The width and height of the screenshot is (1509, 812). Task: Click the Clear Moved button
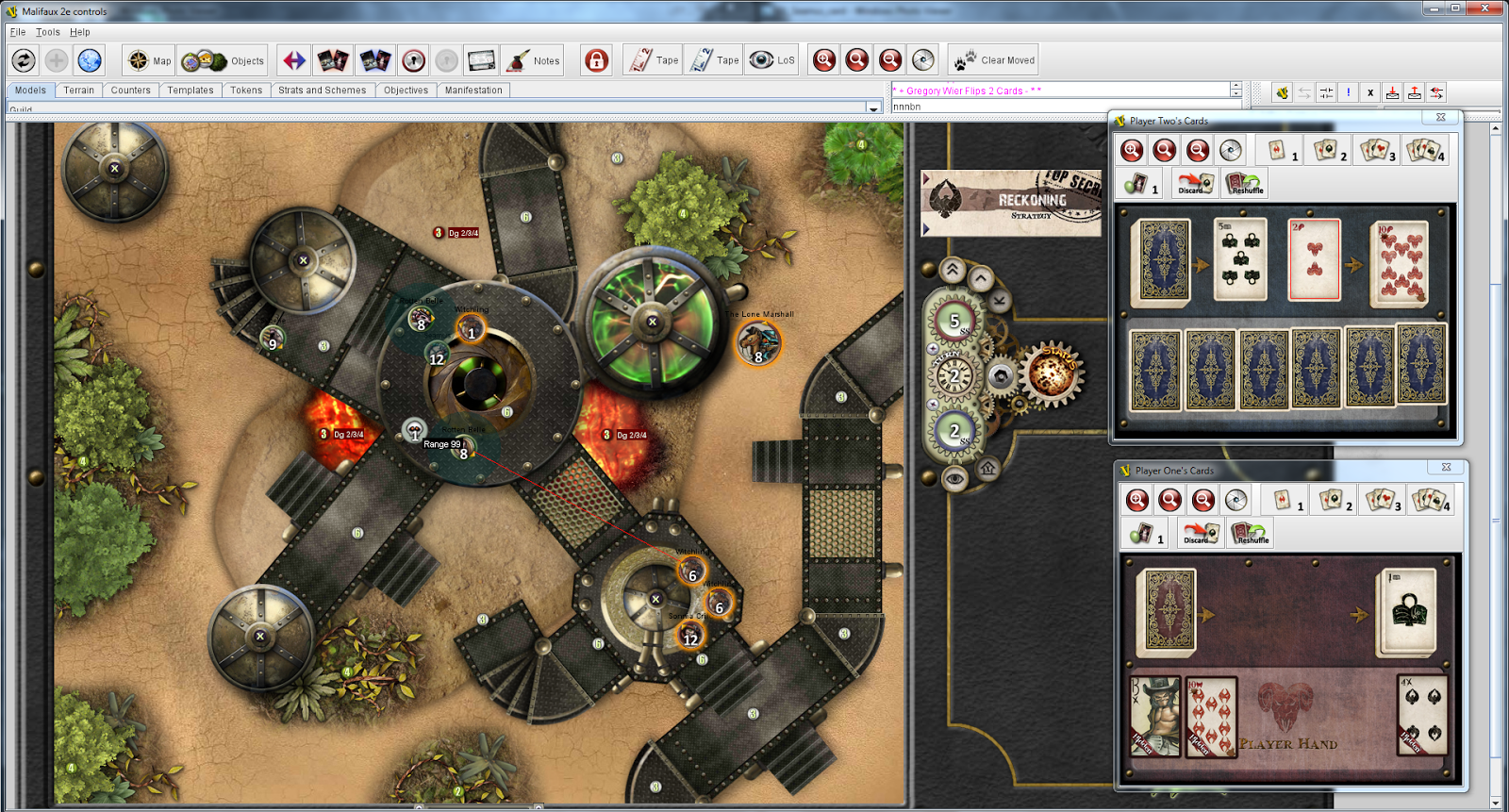click(994, 60)
